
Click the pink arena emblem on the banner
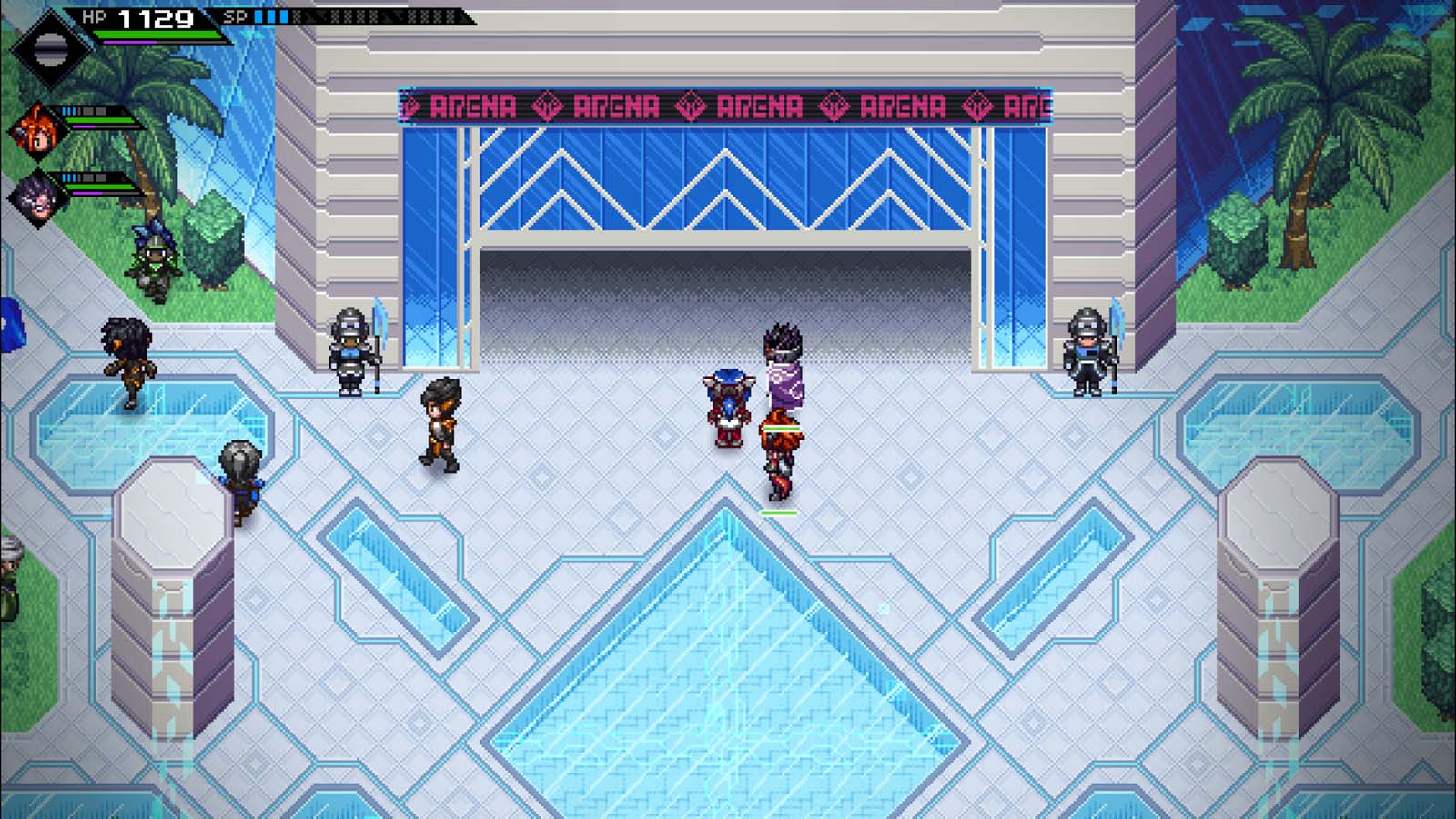[x=546, y=106]
